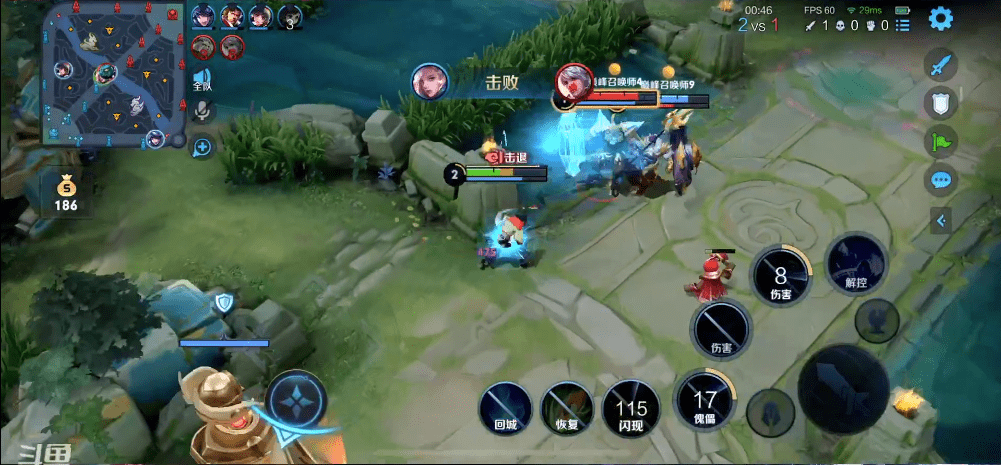Toggle the muted microphone
Screen dimensions: 1001x465
[202, 110]
